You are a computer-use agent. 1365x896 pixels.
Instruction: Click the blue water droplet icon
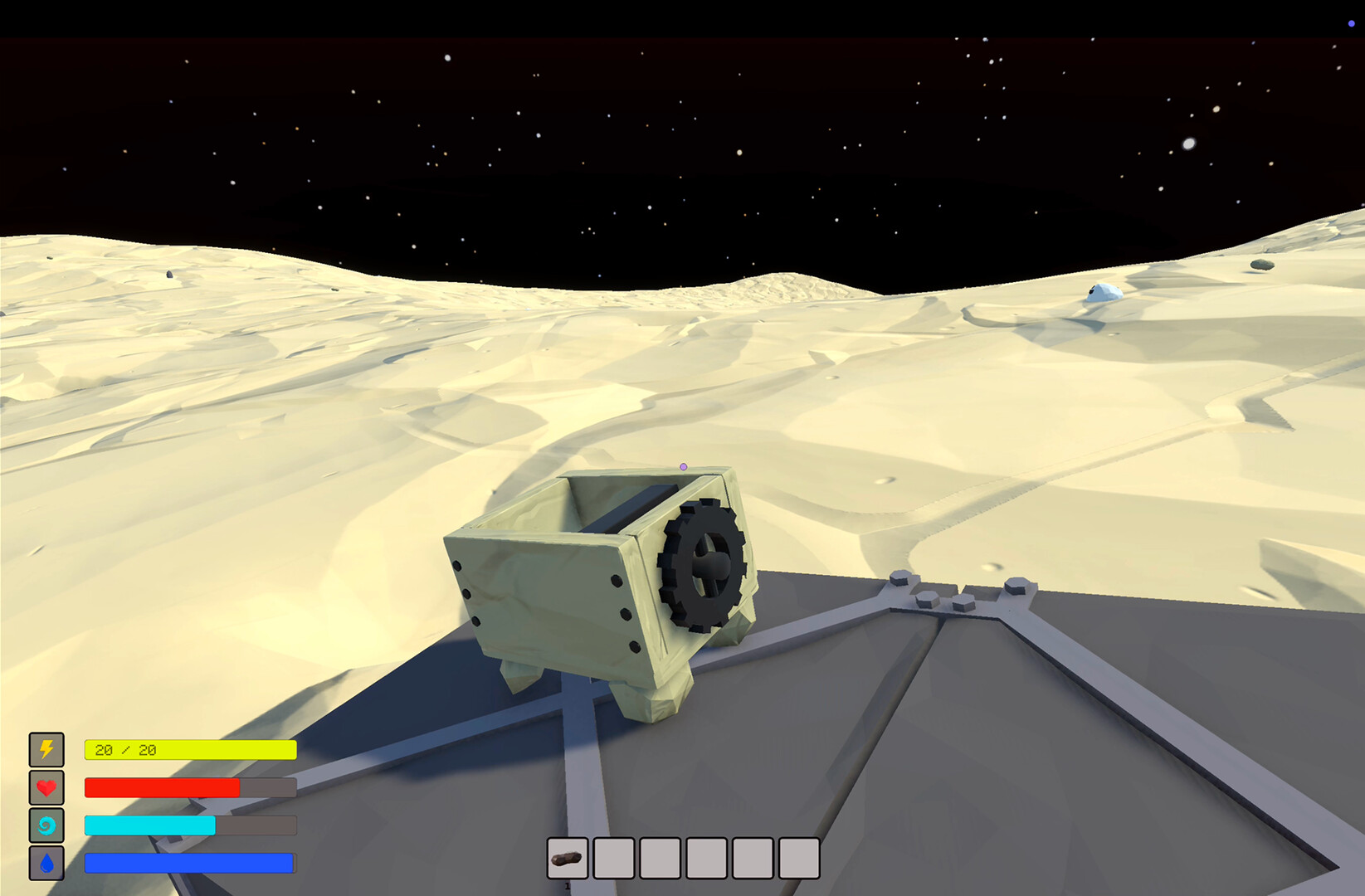click(x=46, y=863)
